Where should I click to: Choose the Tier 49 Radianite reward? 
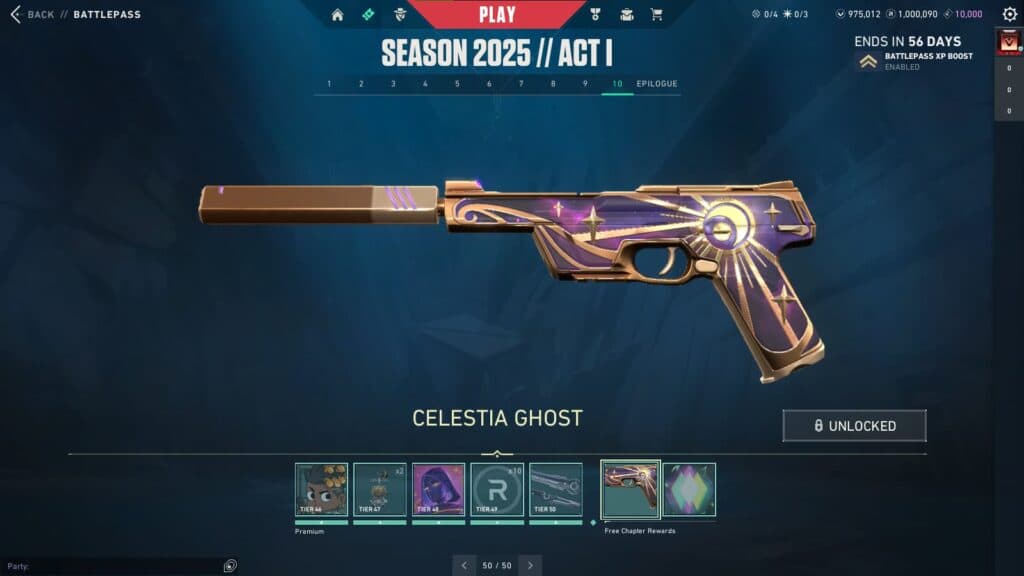pyautogui.click(x=497, y=489)
